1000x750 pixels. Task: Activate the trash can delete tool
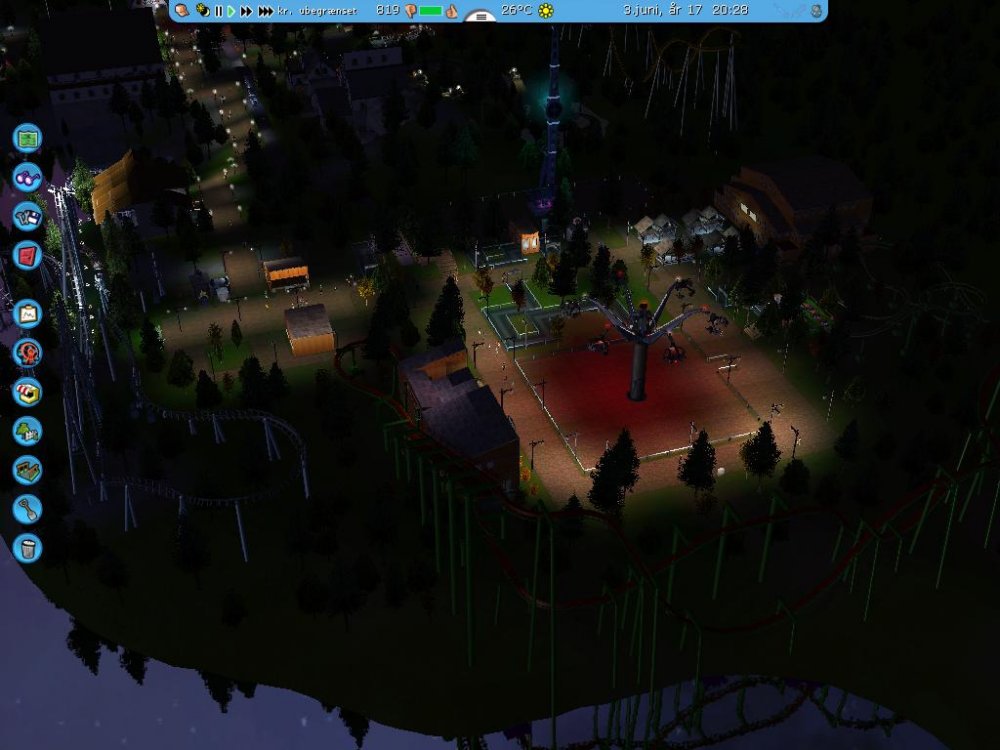click(27, 548)
